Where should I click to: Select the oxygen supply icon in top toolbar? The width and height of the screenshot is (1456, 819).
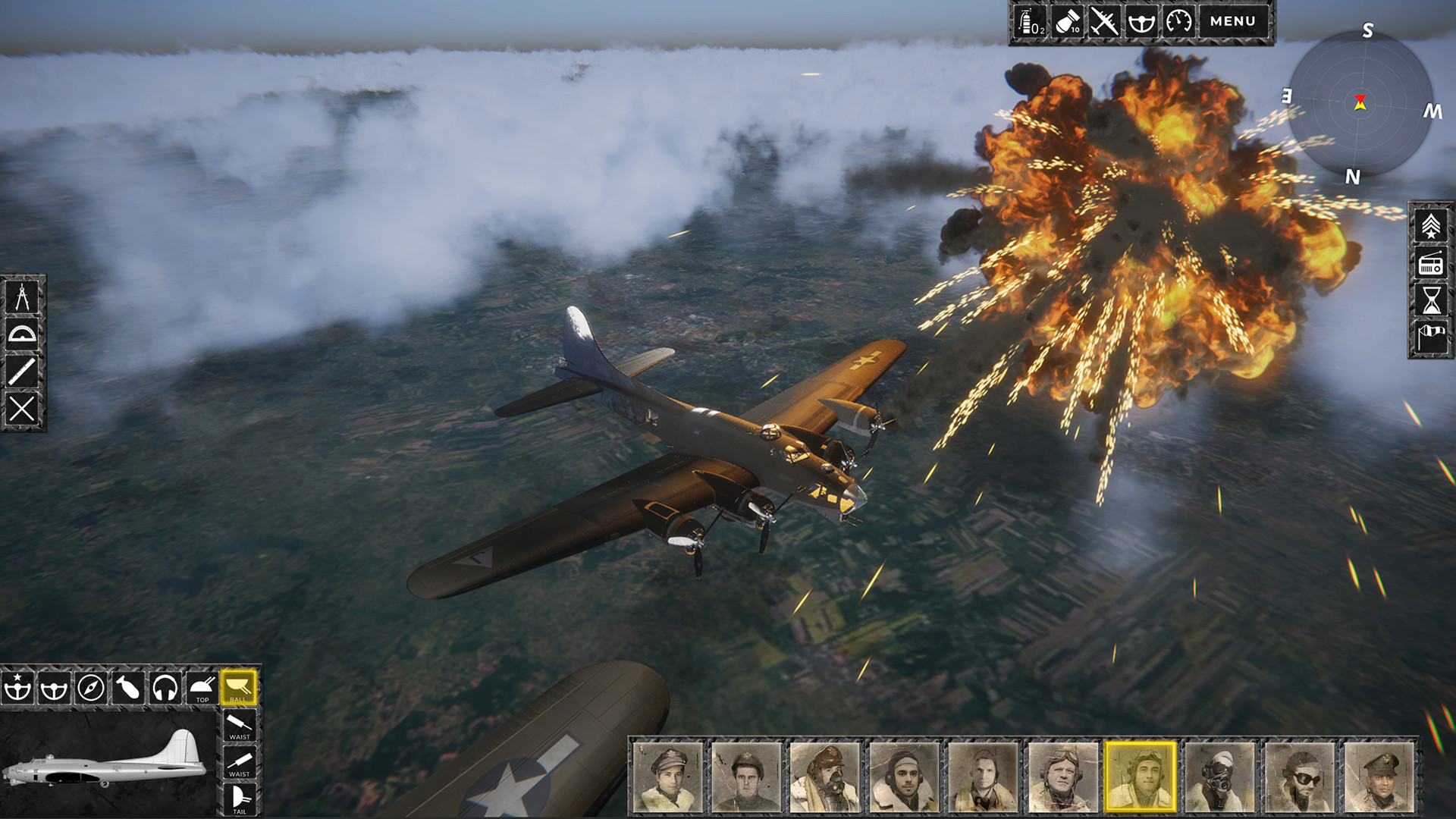pos(1028,21)
